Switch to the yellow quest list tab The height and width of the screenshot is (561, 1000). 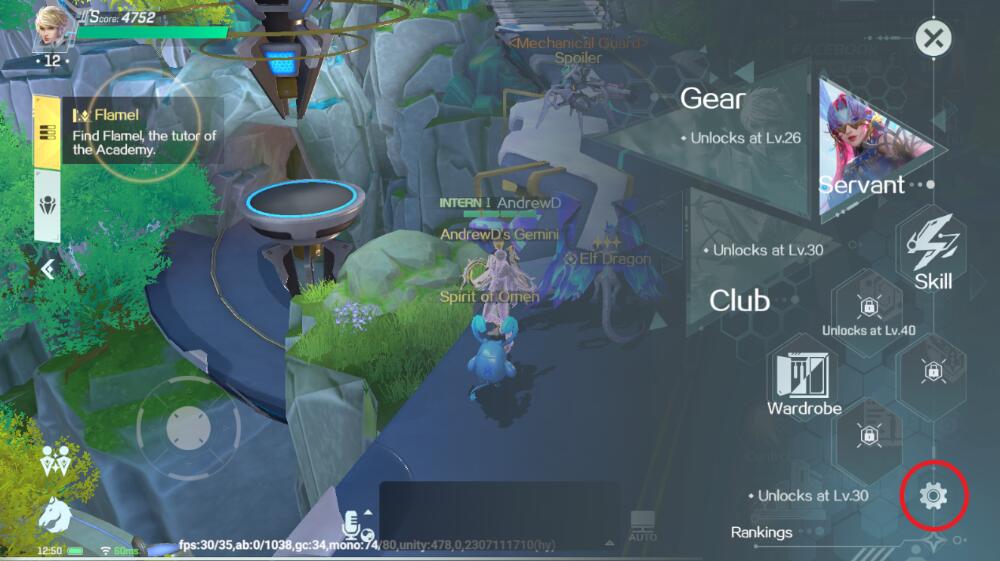click(x=46, y=132)
